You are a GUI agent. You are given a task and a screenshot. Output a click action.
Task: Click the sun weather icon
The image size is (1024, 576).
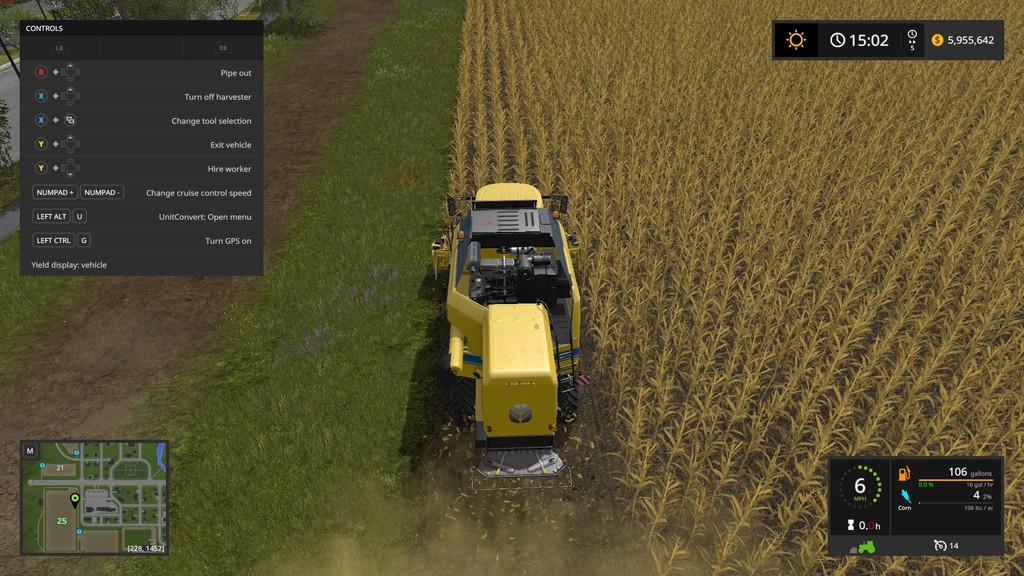[x=796, y=40]
